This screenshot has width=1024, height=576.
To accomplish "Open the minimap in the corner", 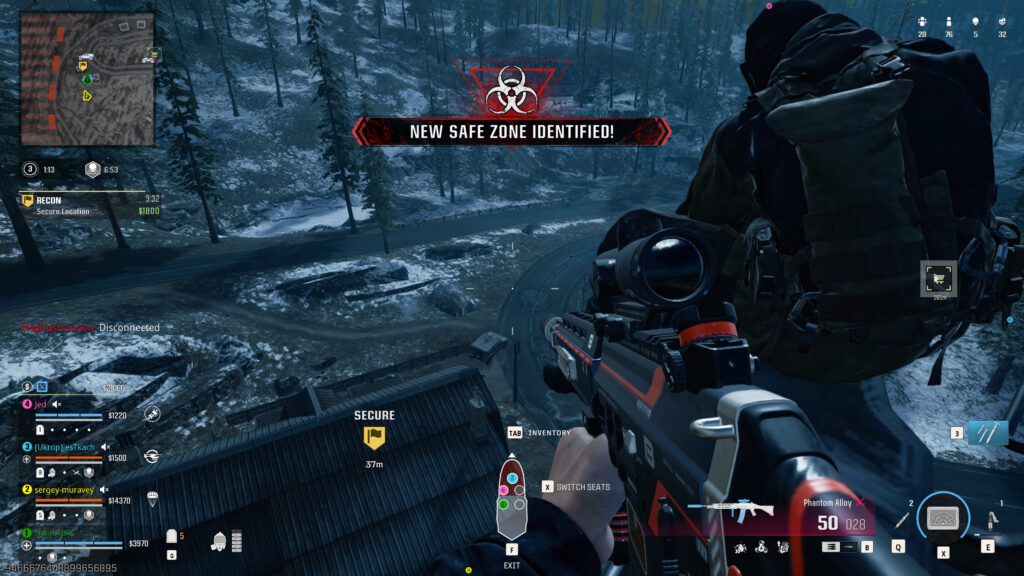I will (x=88, y=78).
